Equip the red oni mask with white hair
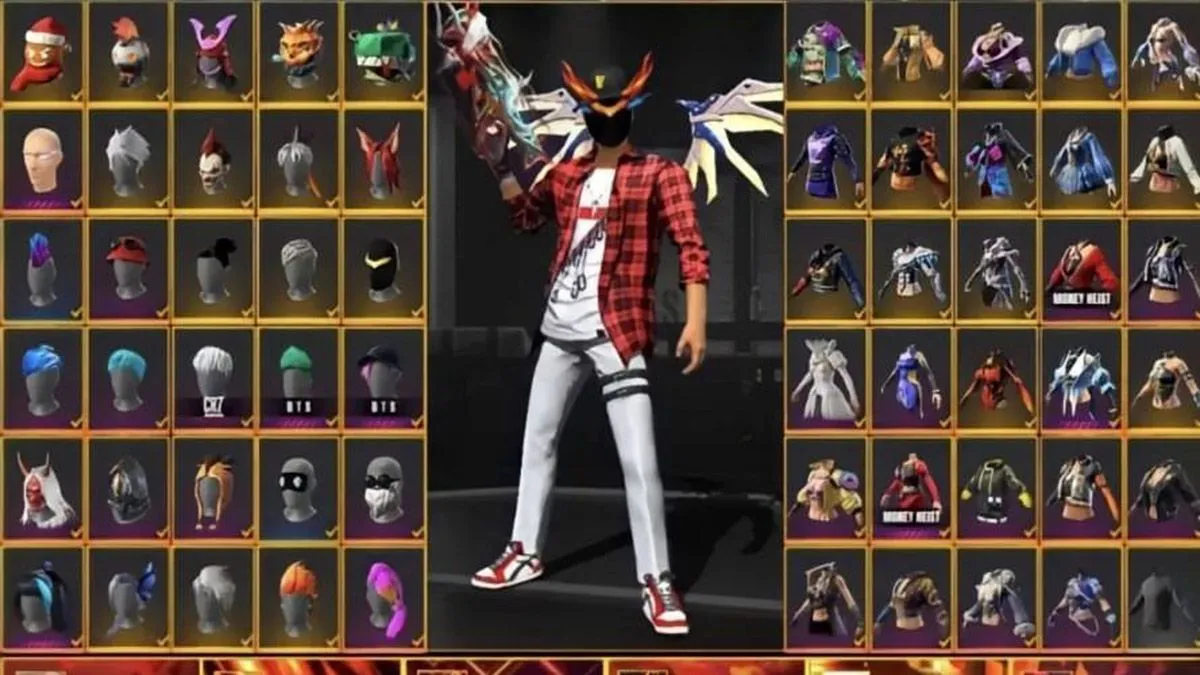The image size is (1200, 675). pos(43,487)
